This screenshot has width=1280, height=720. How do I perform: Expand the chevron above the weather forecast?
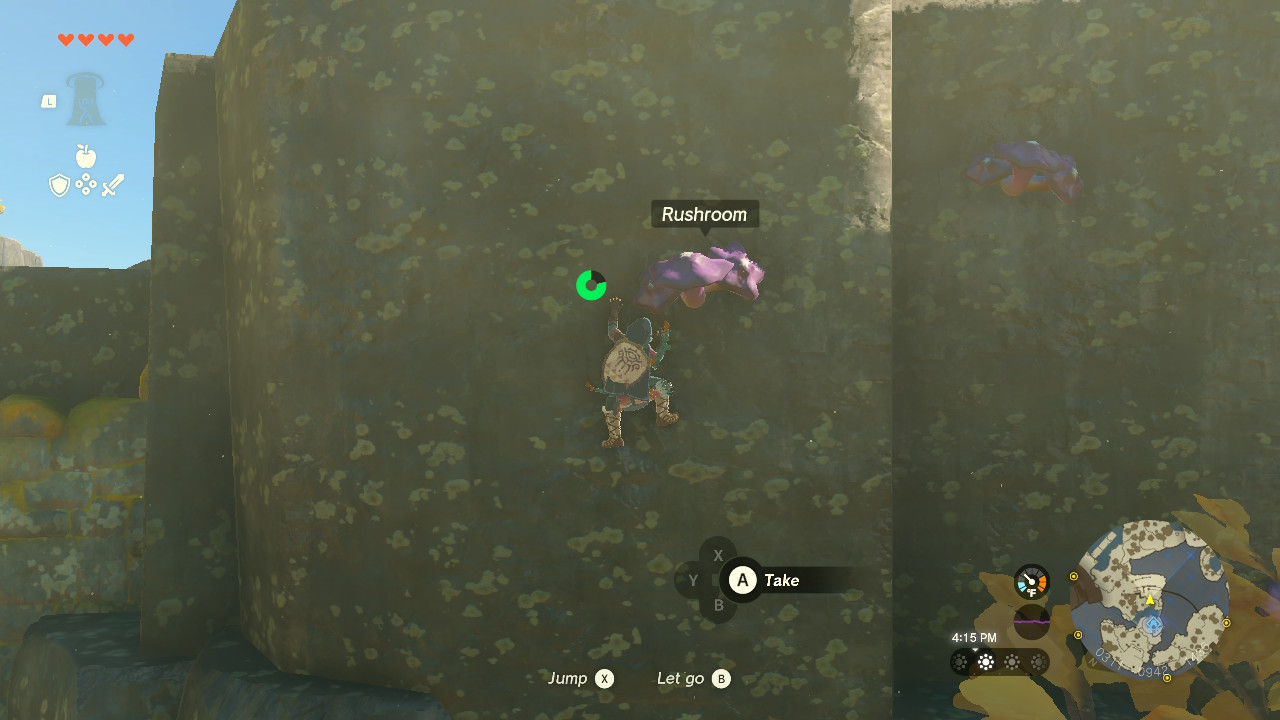[975, 649]
